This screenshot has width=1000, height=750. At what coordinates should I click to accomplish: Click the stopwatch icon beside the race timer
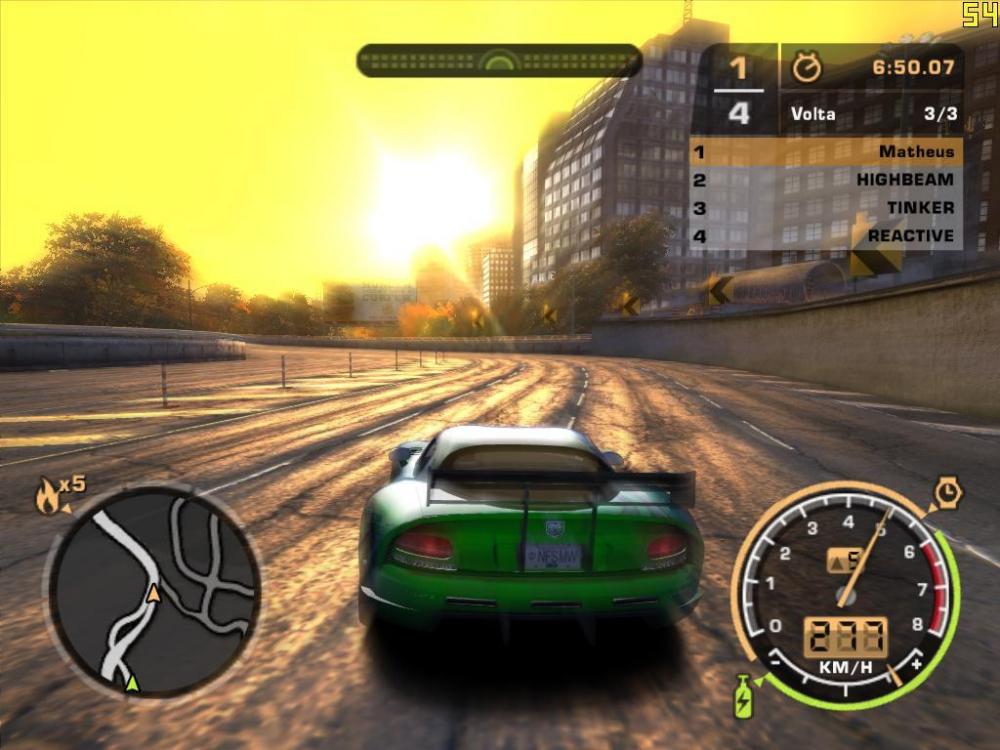coord(806,68)
